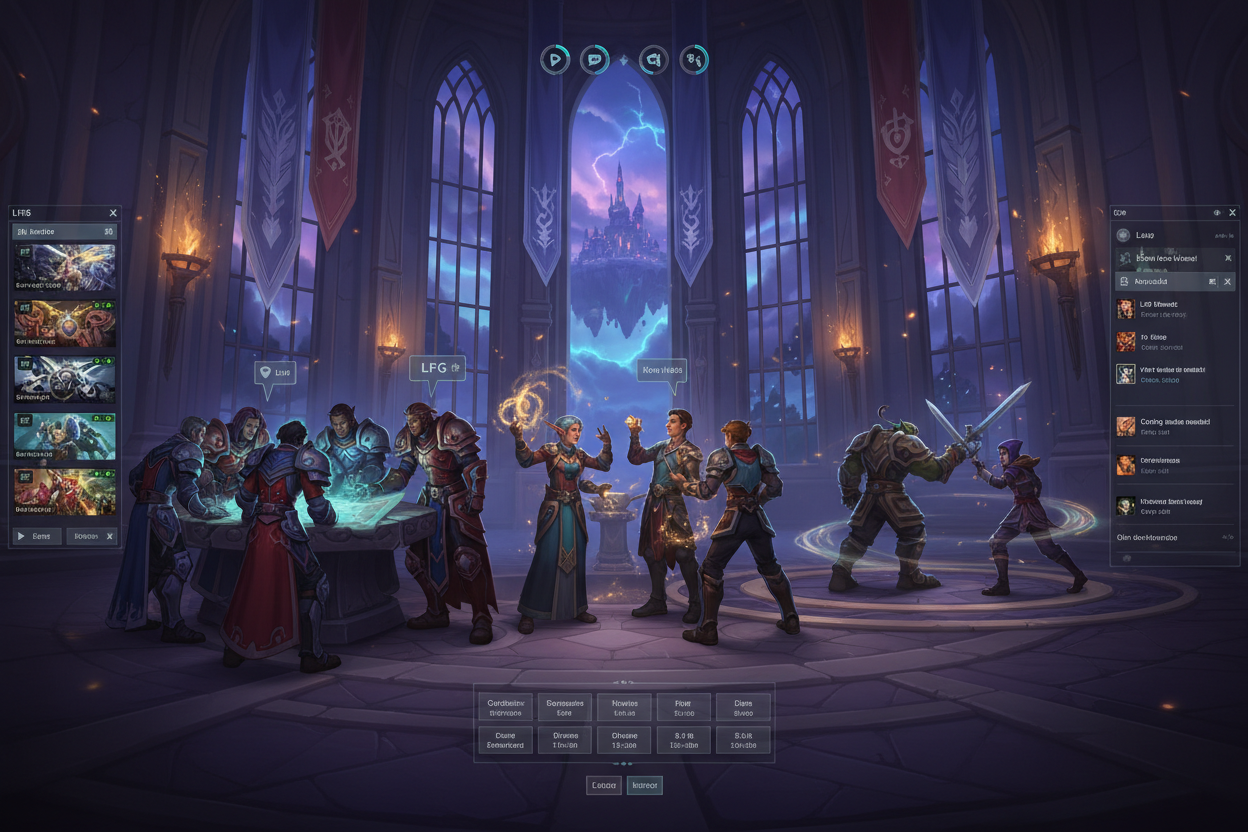Click the play-arrow button under the dungeon list

(x=36, y=536)
